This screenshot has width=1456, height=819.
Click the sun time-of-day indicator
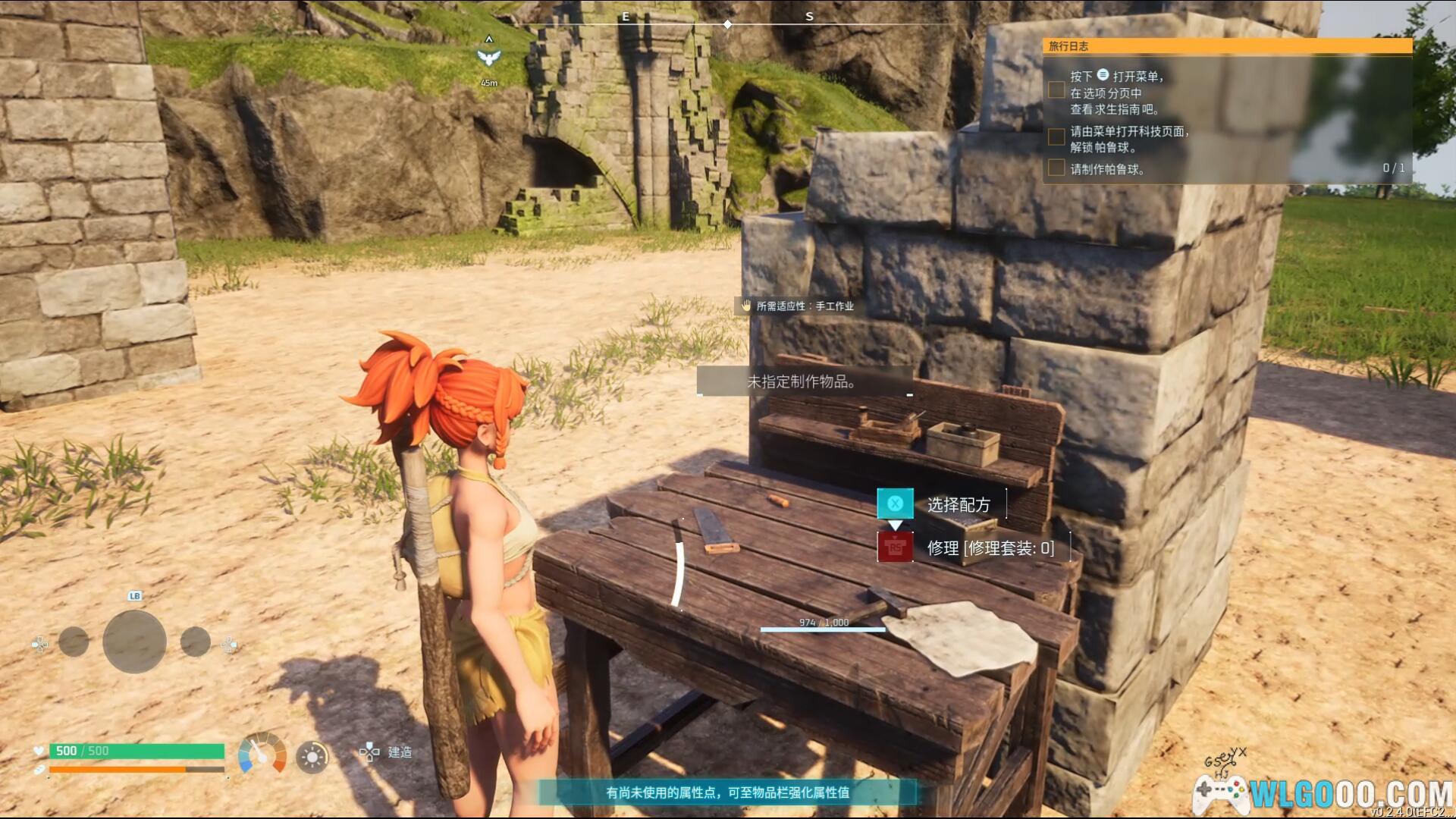[x=312, y=757]
